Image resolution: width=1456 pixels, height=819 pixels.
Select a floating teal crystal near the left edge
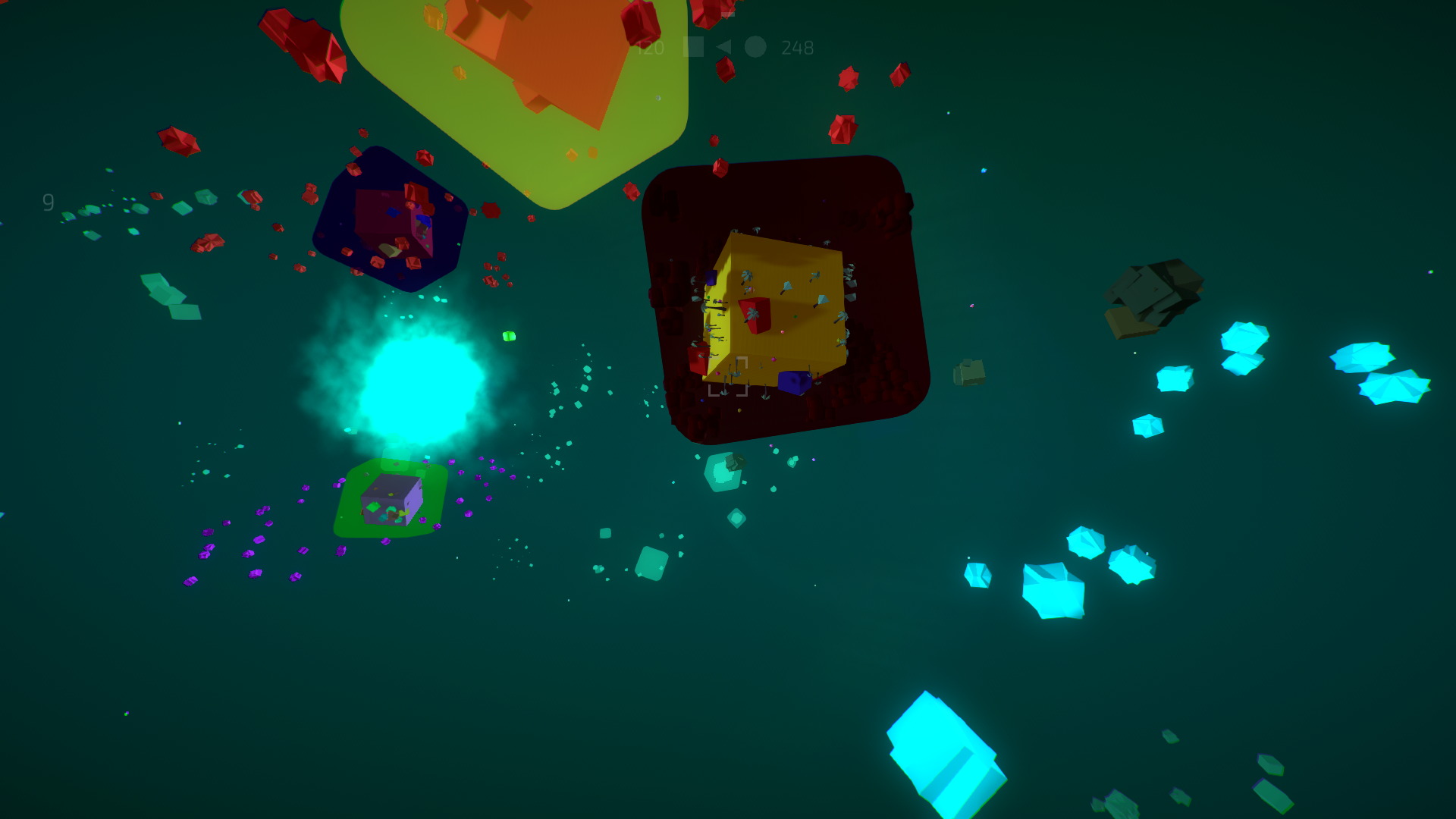pyautogui.click(x=163, y=288)
